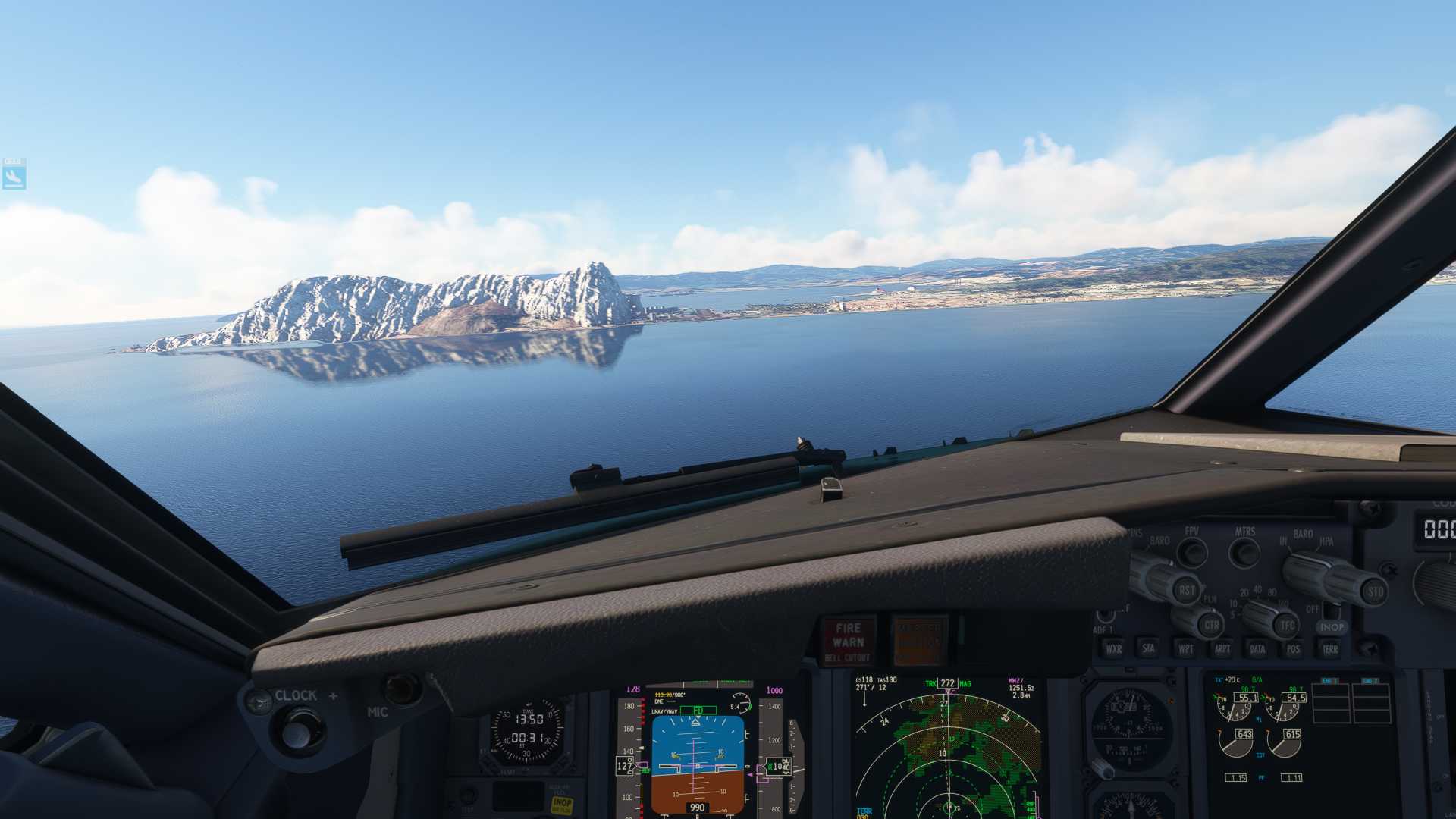Push the CTR map center button
This screenshot has width=1456, height=819.
click(x=1211, y=626)
